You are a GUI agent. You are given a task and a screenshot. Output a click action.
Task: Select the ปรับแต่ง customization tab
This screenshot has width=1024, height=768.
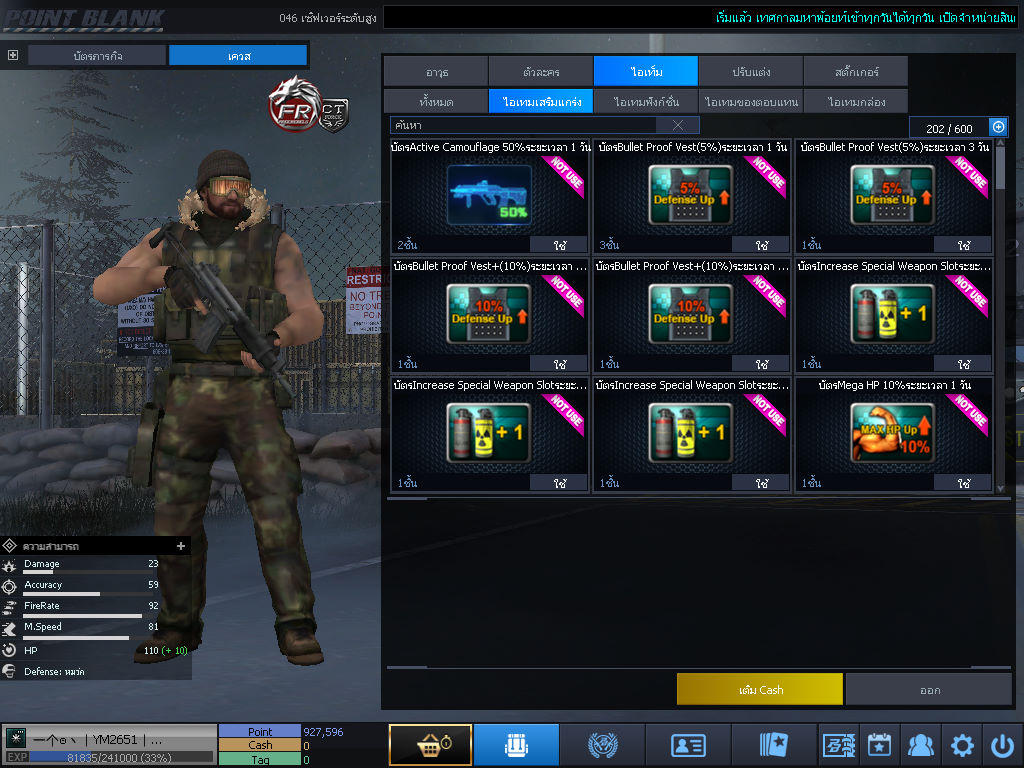tap(750, 71)
